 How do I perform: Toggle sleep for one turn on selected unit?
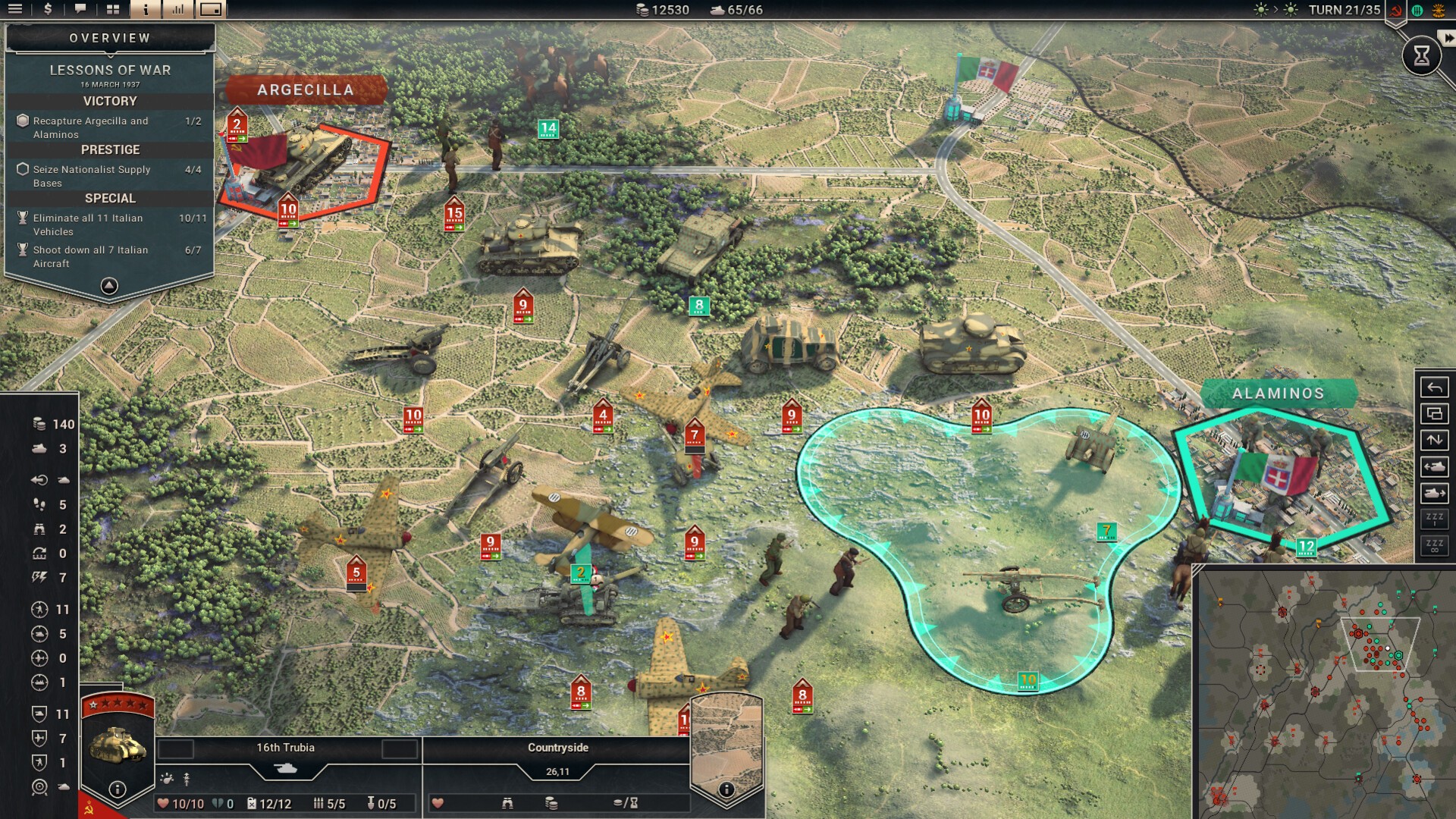1434,519
